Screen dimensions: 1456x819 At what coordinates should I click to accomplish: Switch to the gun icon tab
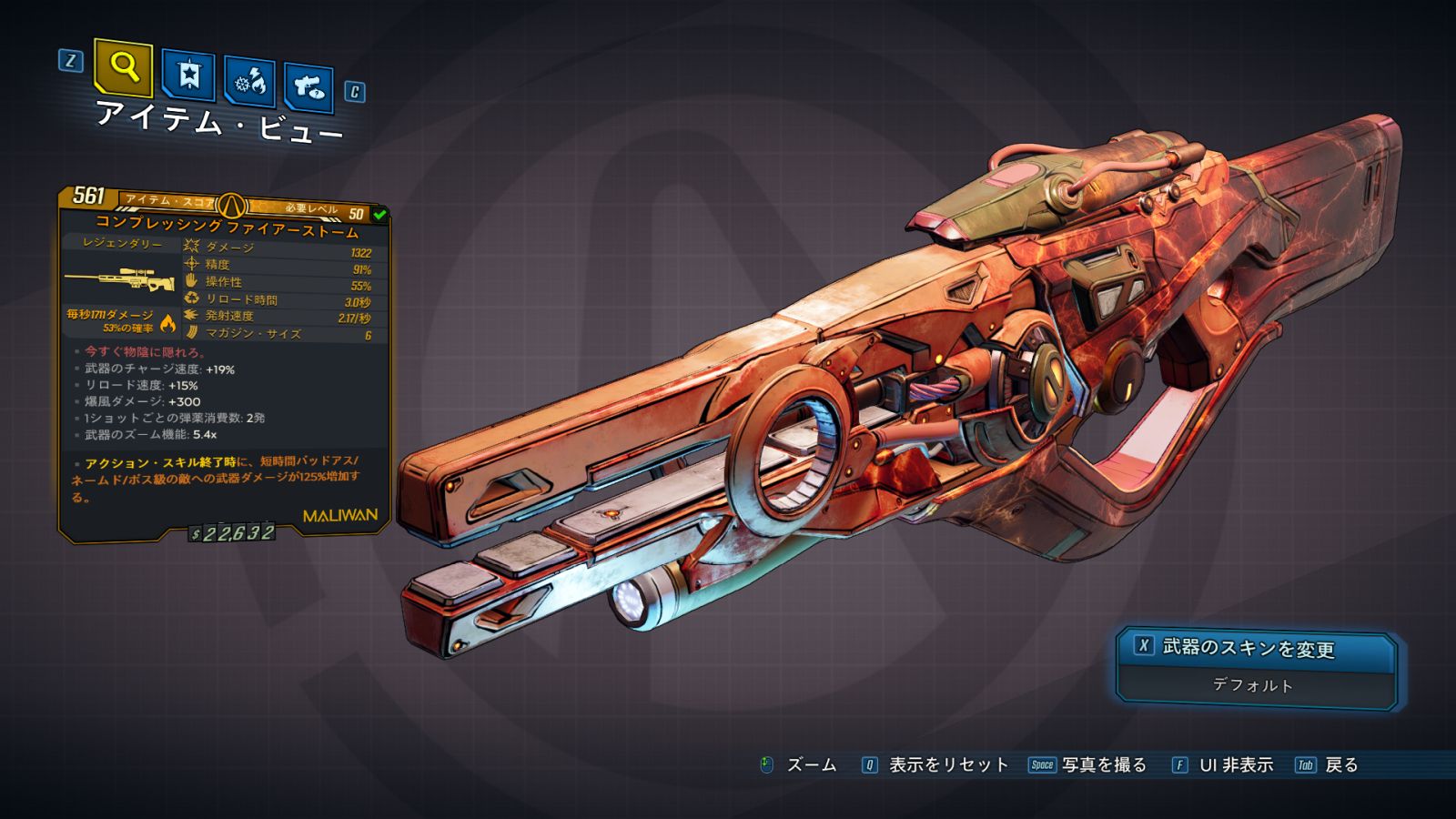[308, 87]
